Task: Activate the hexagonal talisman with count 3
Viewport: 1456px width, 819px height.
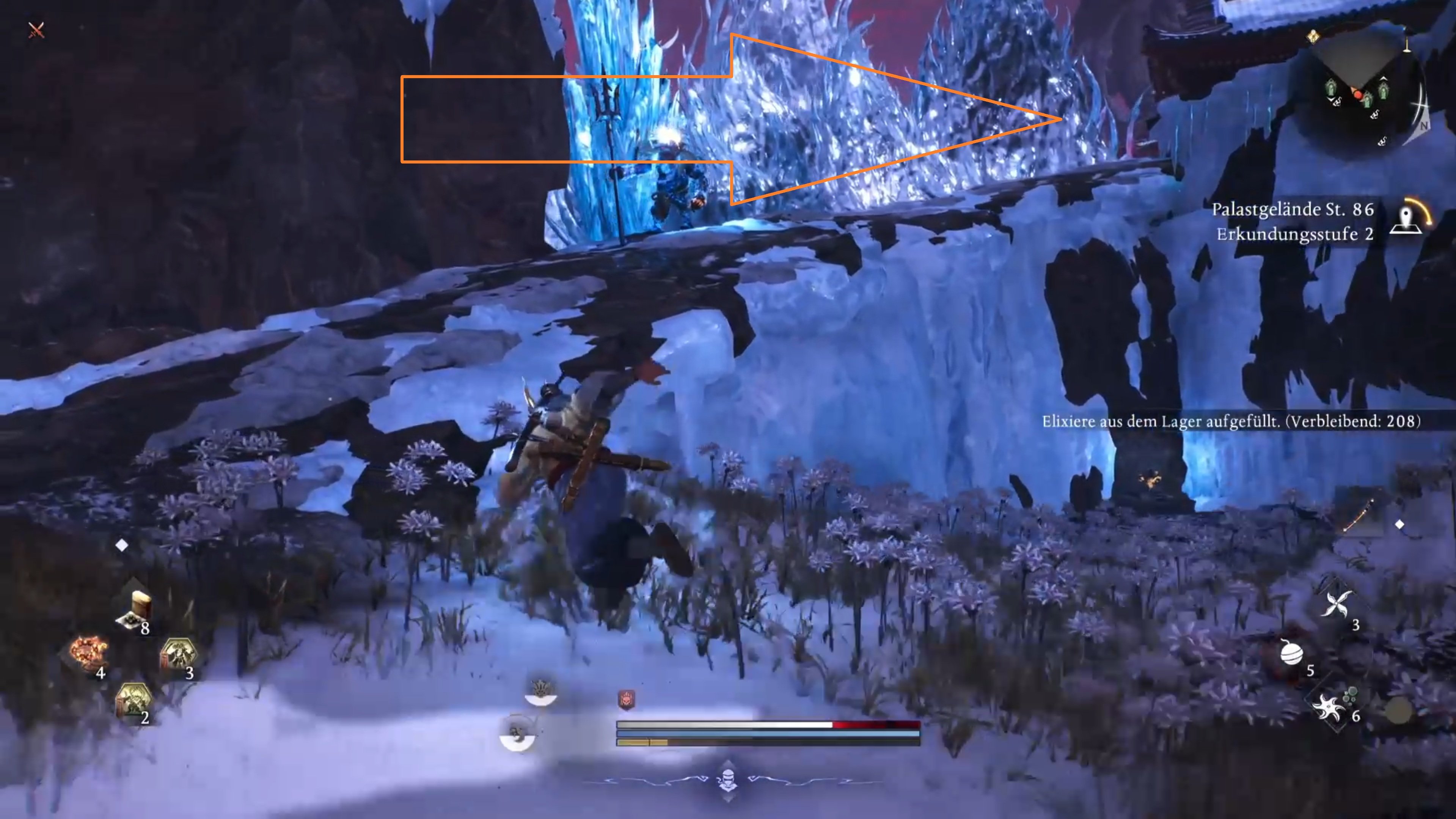Action: coord(179,654)
